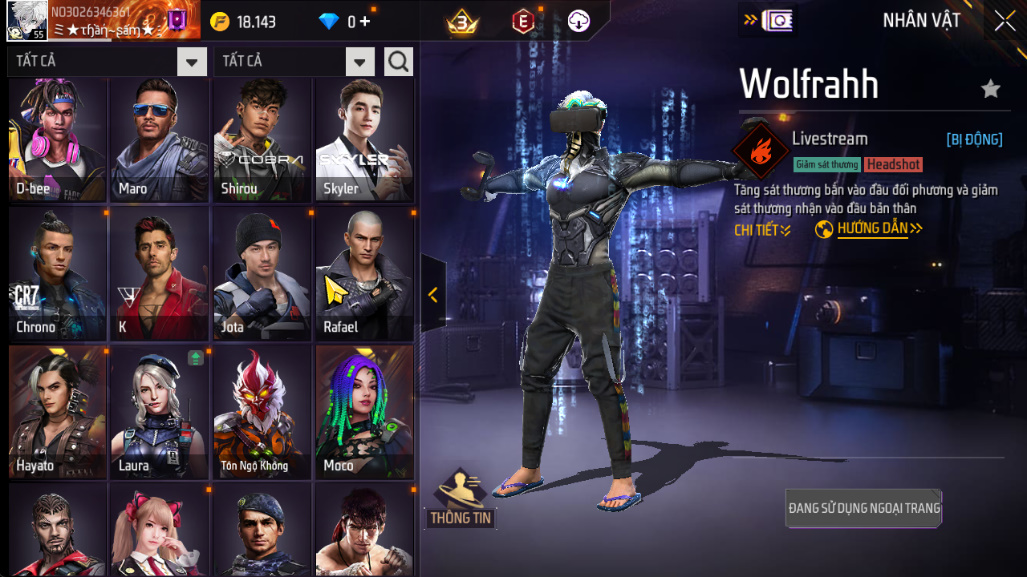This screenshot has height=577, width=1027.
Task: Select the Laura character tile
Action: coord(160,412)
